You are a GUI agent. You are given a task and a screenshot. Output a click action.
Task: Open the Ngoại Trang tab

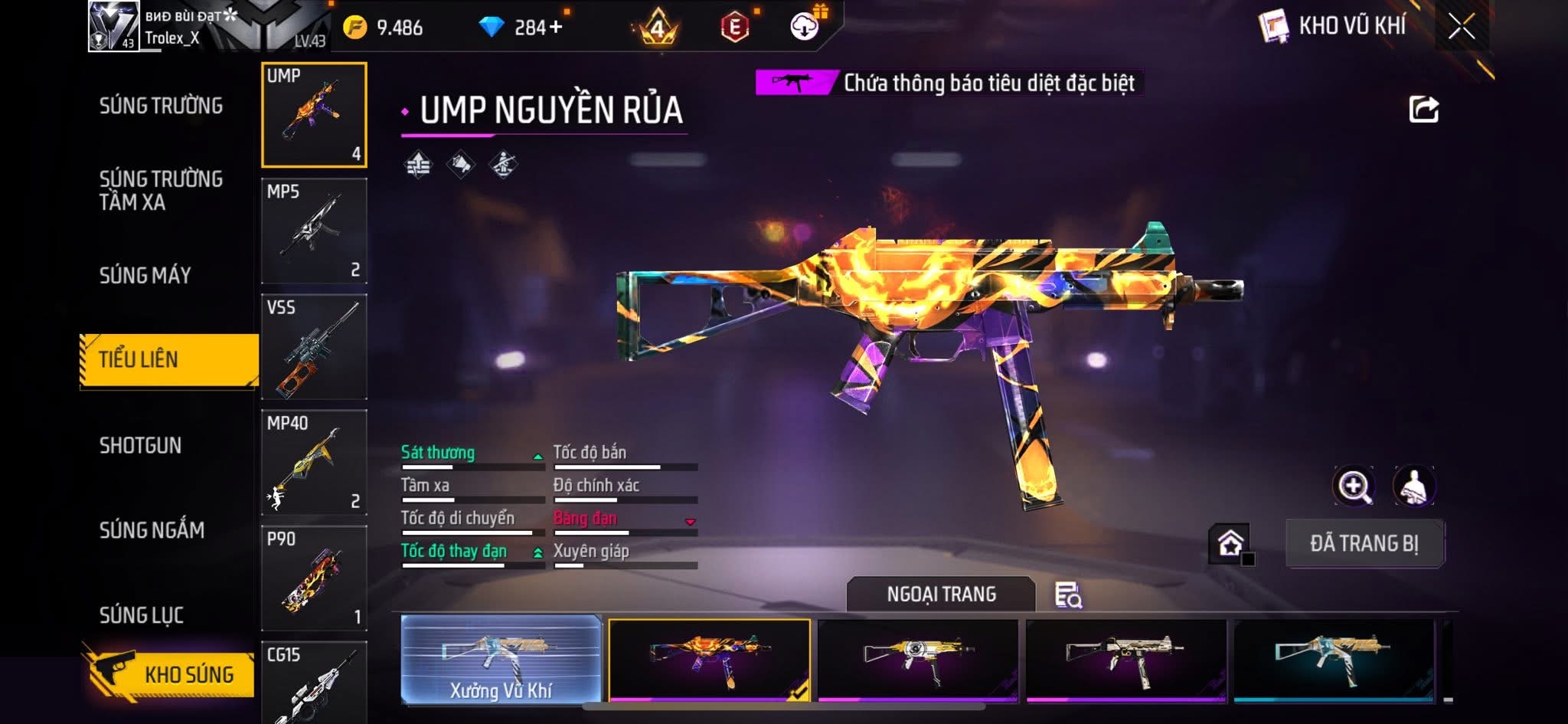pos(941,594)
